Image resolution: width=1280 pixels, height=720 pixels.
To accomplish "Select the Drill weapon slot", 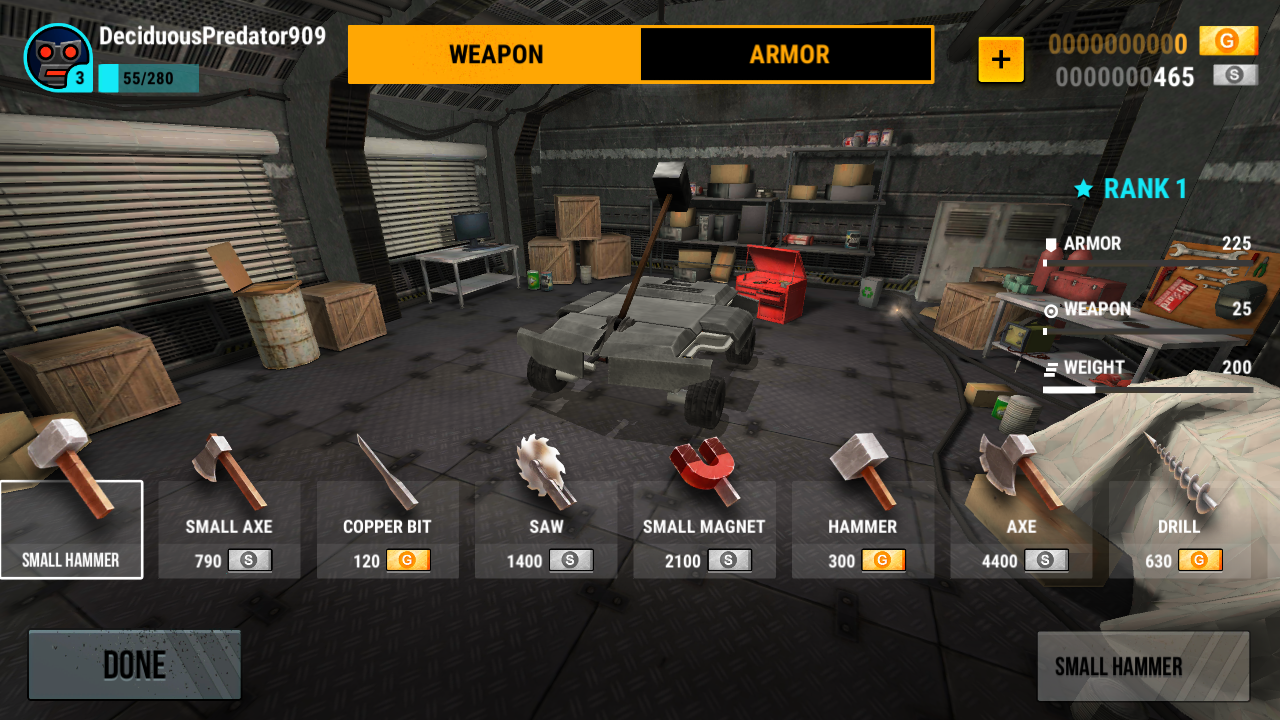I will [x=1178, y=529].
